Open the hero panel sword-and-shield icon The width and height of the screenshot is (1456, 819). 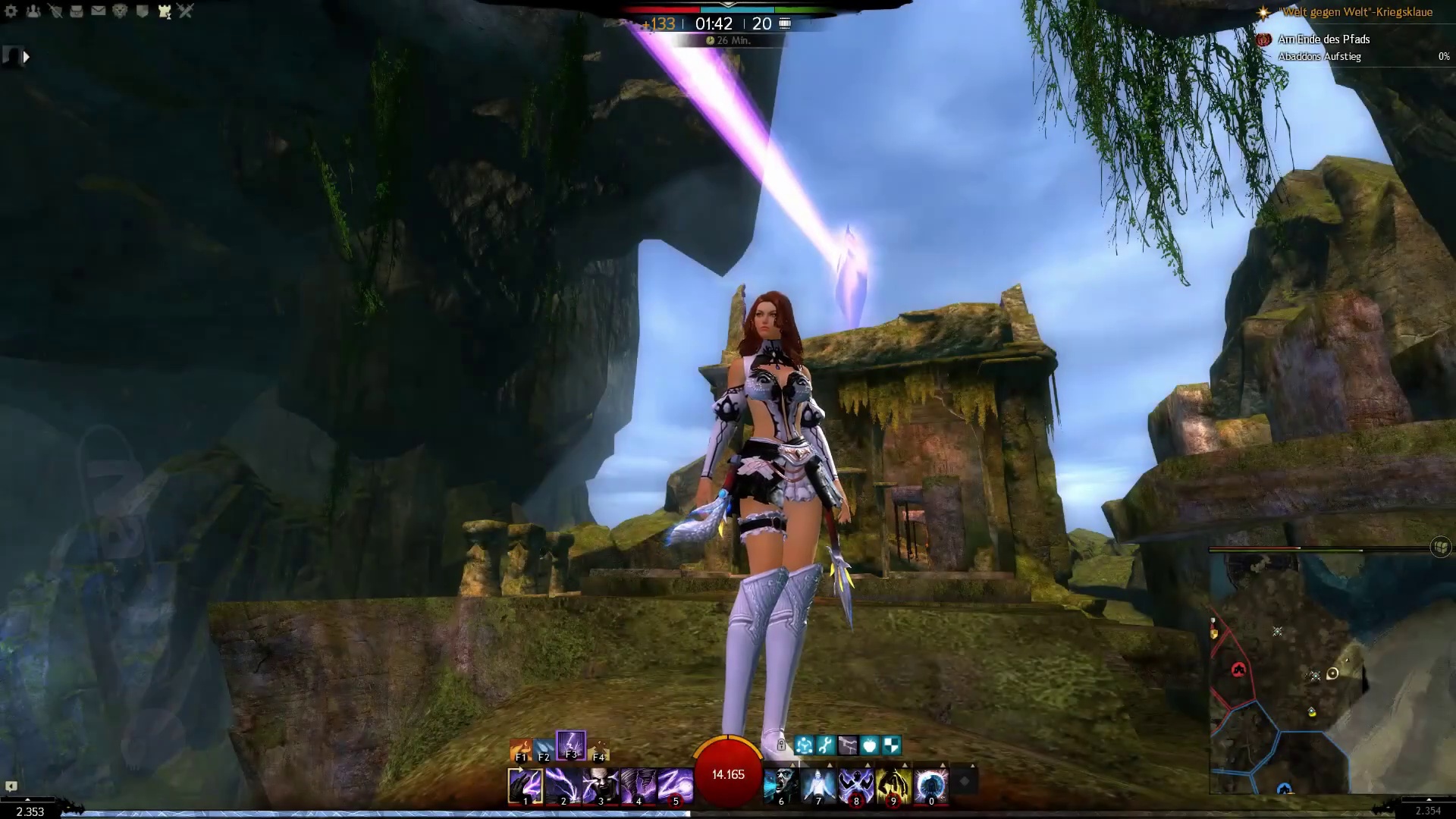coord(55,11)
